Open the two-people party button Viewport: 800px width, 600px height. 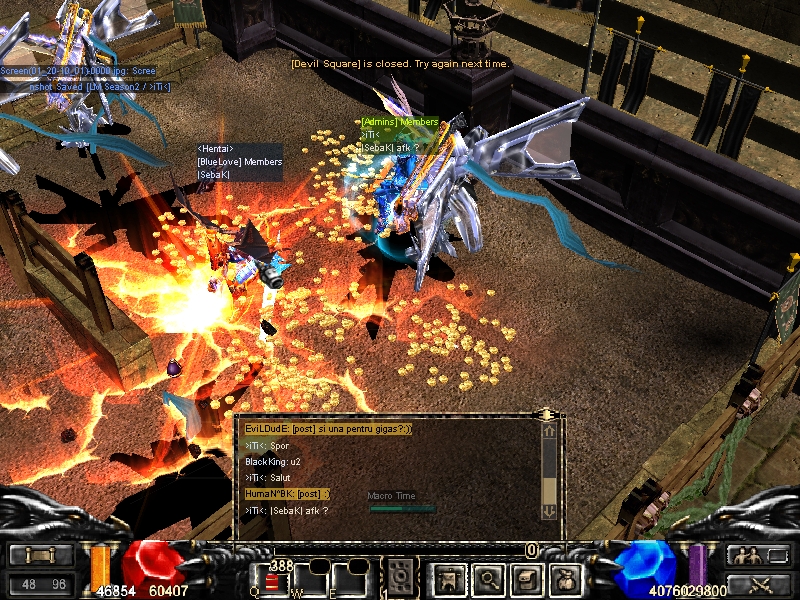(x=755, y=556)
